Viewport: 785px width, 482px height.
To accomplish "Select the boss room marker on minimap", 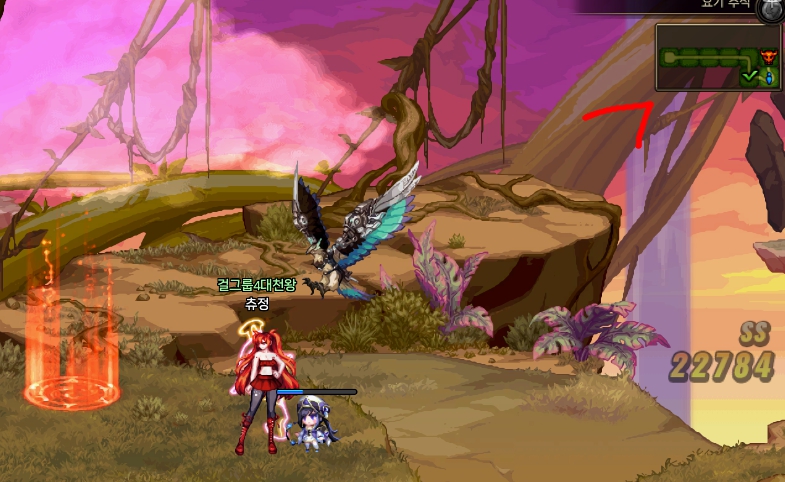I will [768, 55].
